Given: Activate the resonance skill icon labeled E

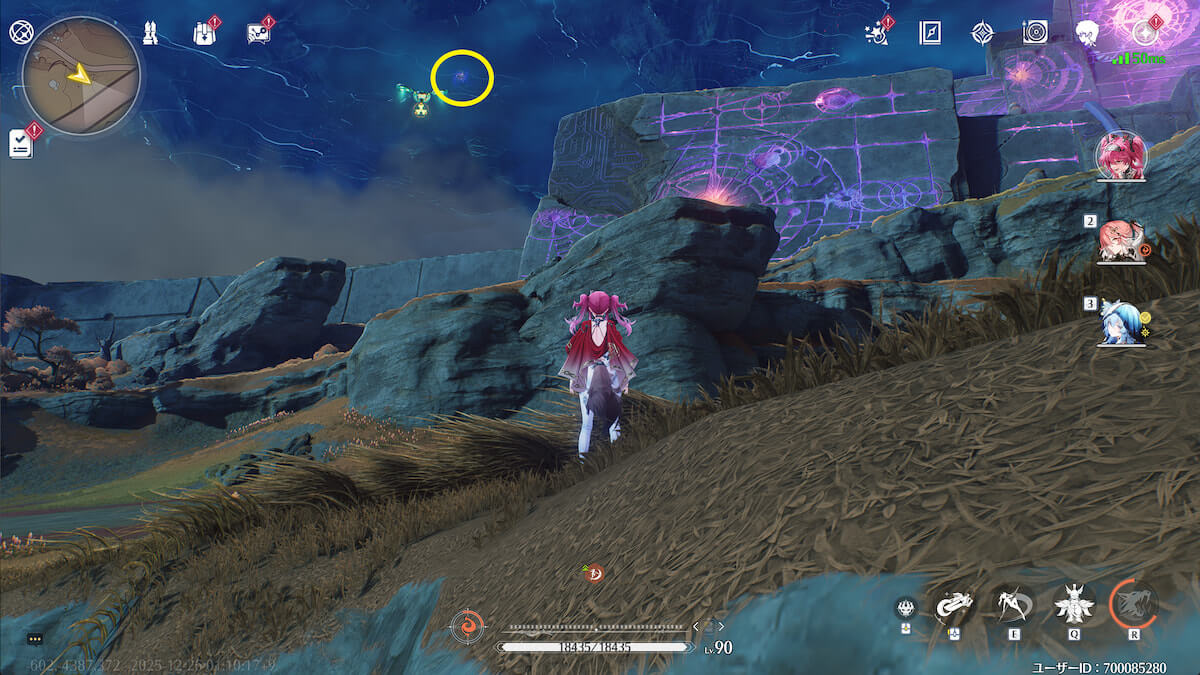Looking at the screenshot, I should coord(1012,603).
